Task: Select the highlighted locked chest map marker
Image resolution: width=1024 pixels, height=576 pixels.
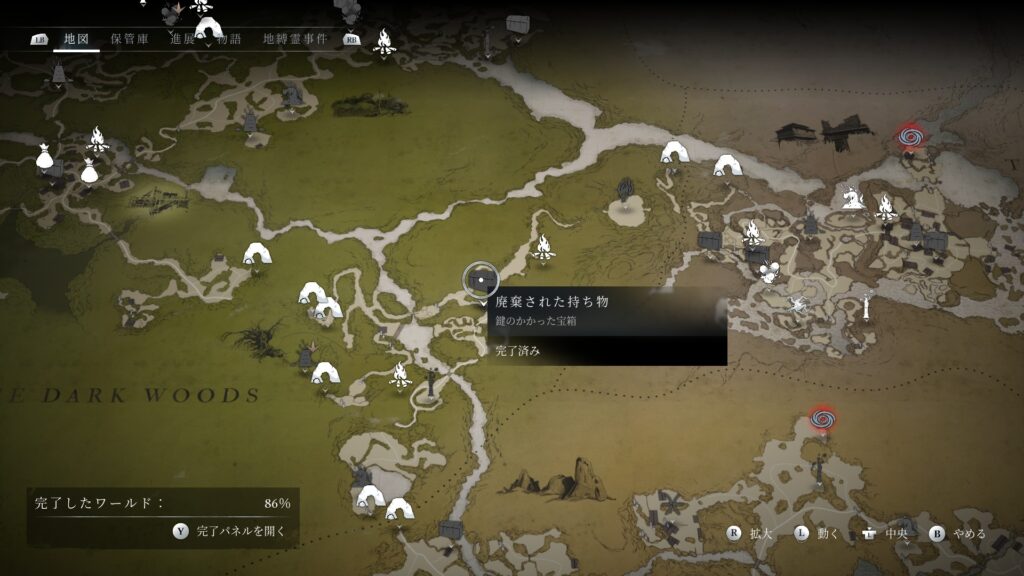Action: (481, 280)
